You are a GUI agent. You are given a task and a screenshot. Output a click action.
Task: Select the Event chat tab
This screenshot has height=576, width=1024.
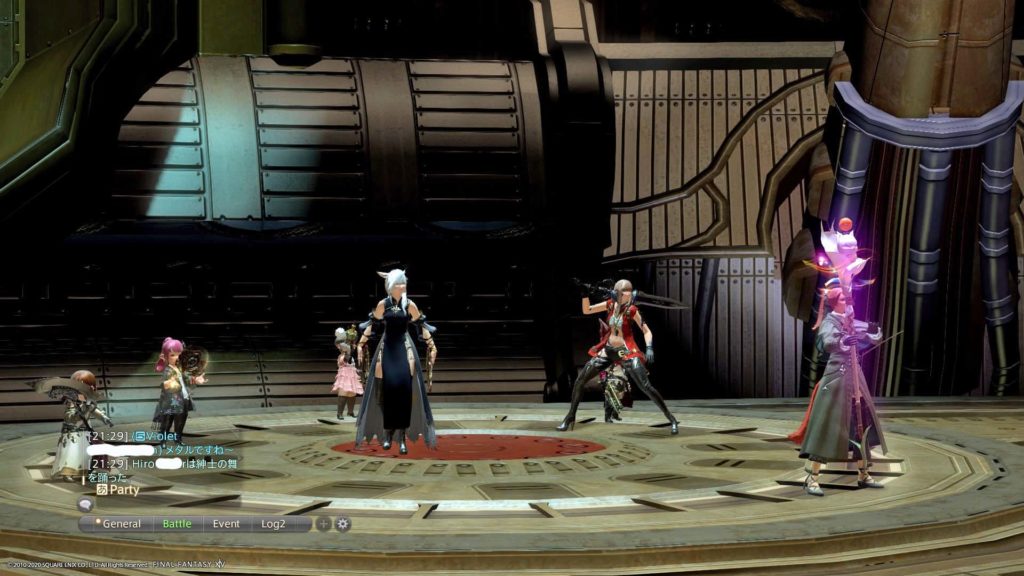(226, 523)
